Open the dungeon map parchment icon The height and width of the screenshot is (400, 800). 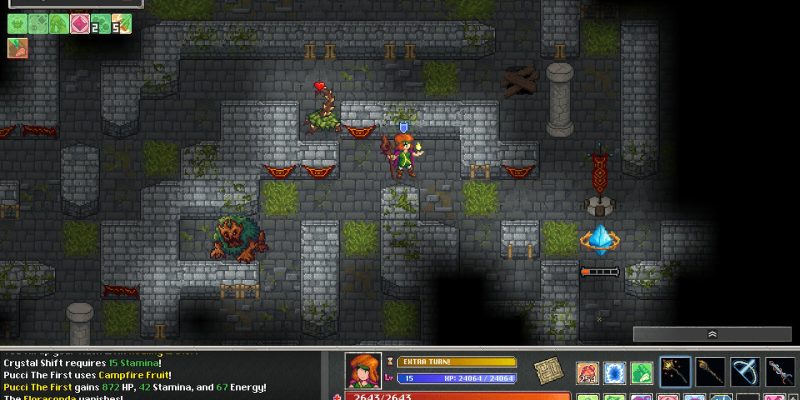pyautogui.click(x=547, y=370)
